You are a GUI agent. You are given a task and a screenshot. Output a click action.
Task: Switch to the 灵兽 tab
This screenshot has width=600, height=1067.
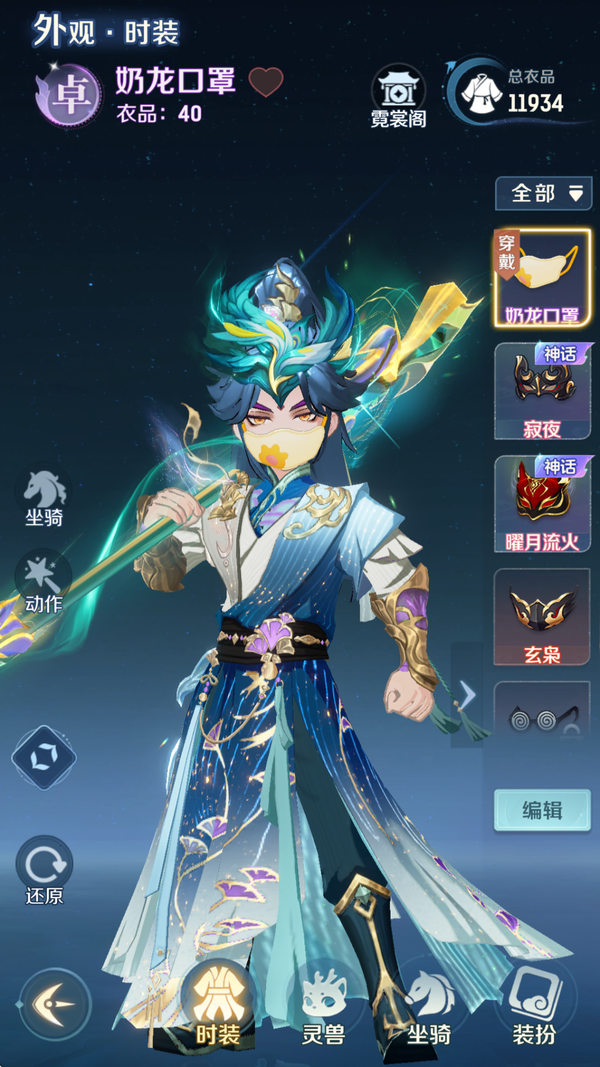pos(323,1005)
